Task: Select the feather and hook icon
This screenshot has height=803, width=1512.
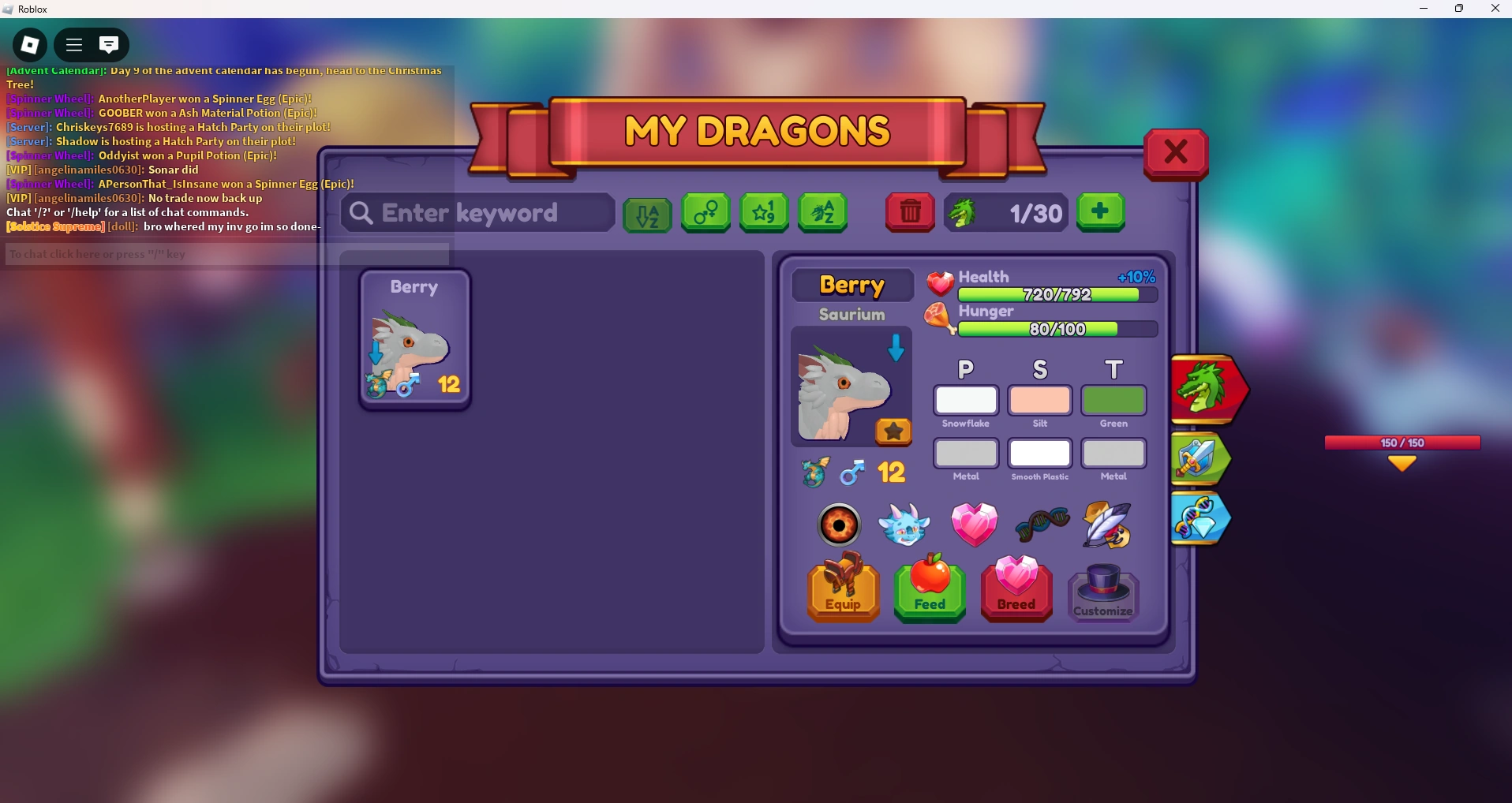Action: (x=1107, y=525)
